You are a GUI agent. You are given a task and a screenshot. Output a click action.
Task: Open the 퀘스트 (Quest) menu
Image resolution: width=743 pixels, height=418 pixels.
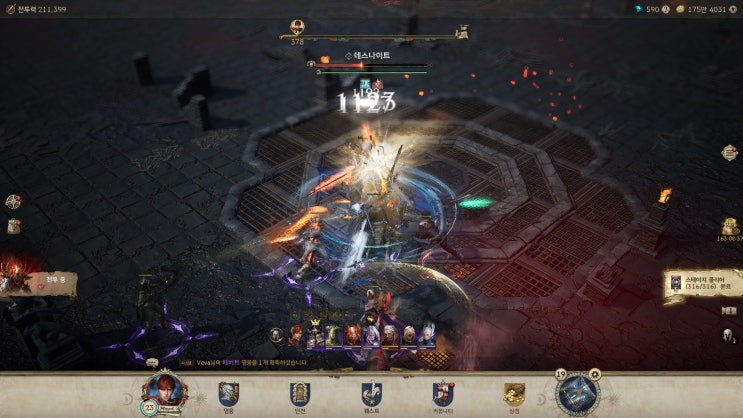pos(371,395)
